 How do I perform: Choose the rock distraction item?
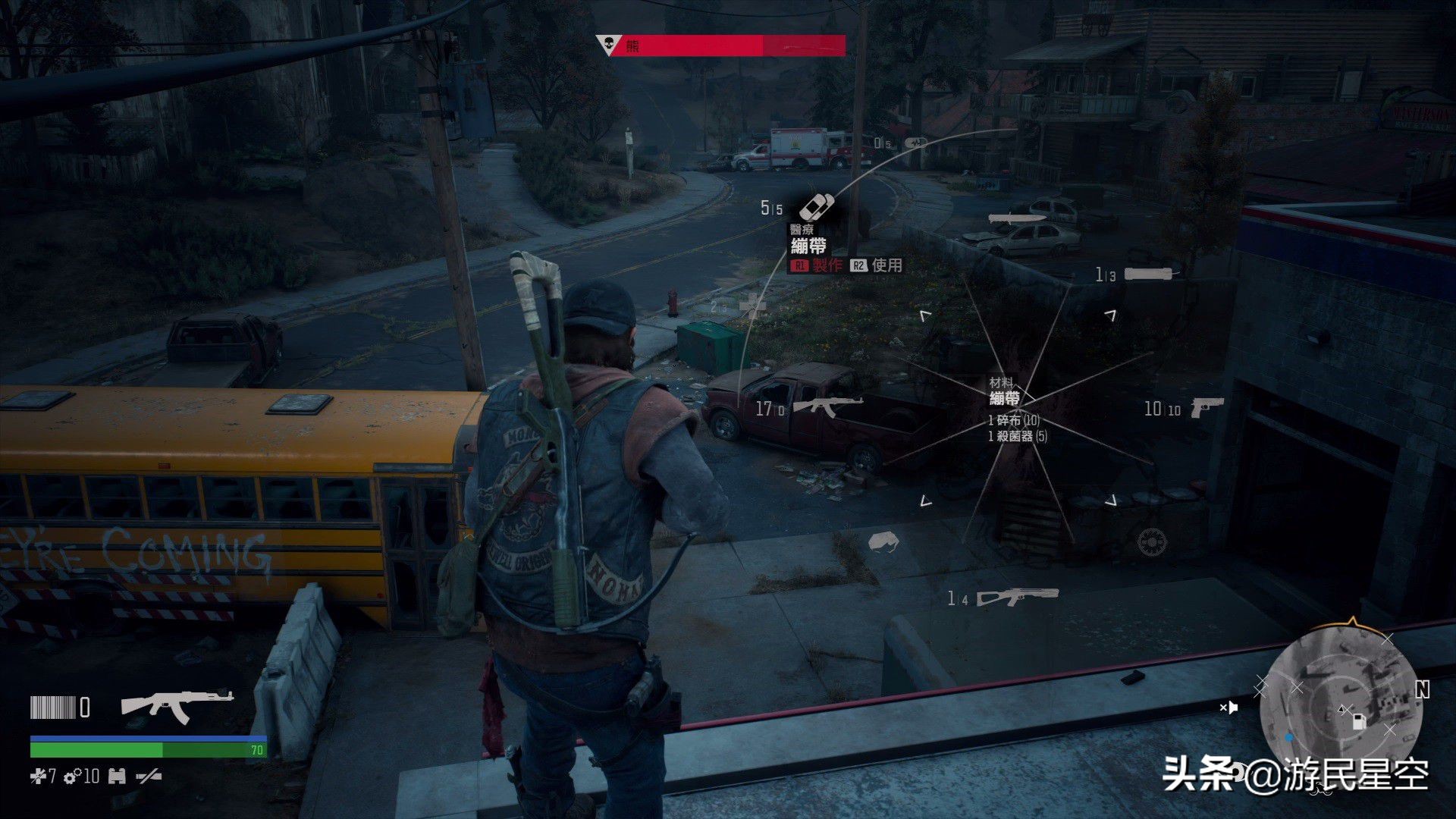click(883, 541)
